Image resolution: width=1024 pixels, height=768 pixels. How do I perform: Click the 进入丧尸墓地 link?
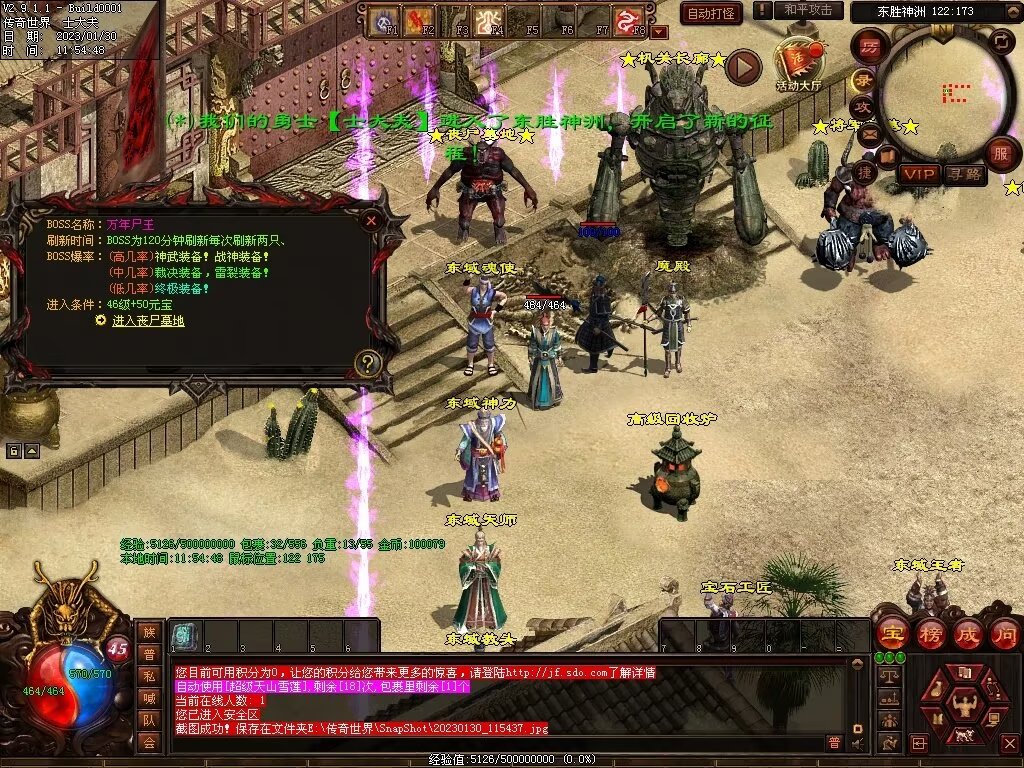click(x=147, y=321)
